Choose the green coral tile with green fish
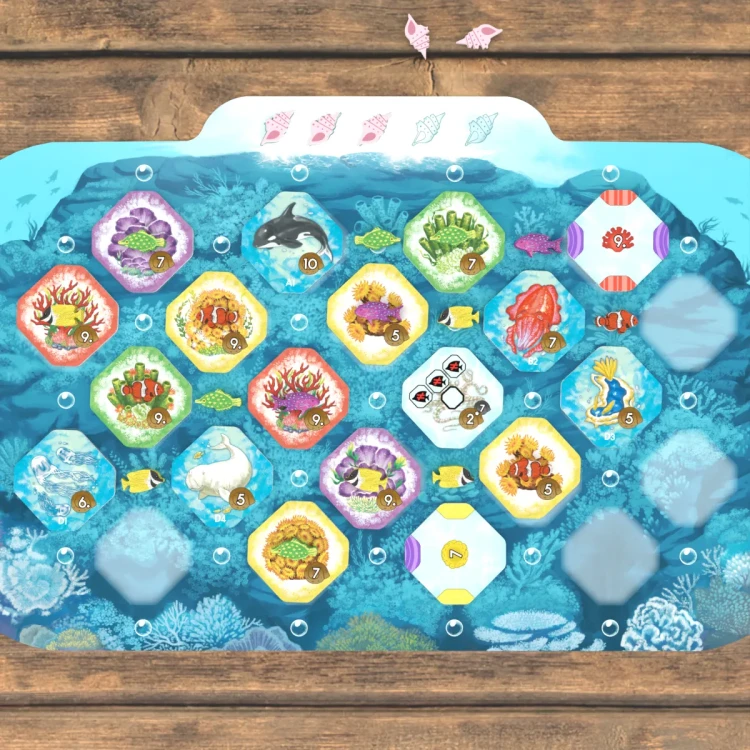Screen dimensions: 750x750 click(453, 242)
